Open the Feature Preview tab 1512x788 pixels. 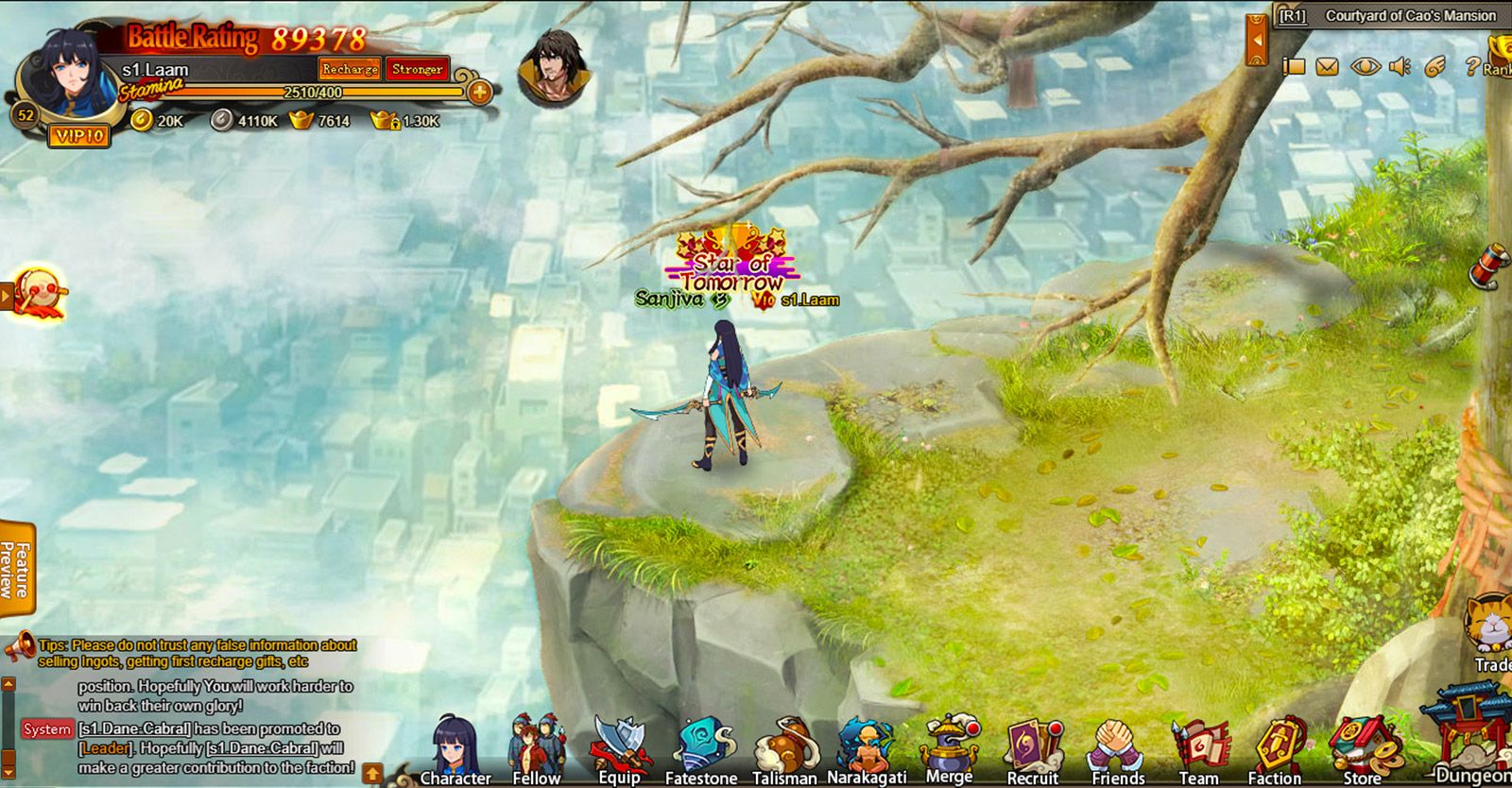(17, 569)
